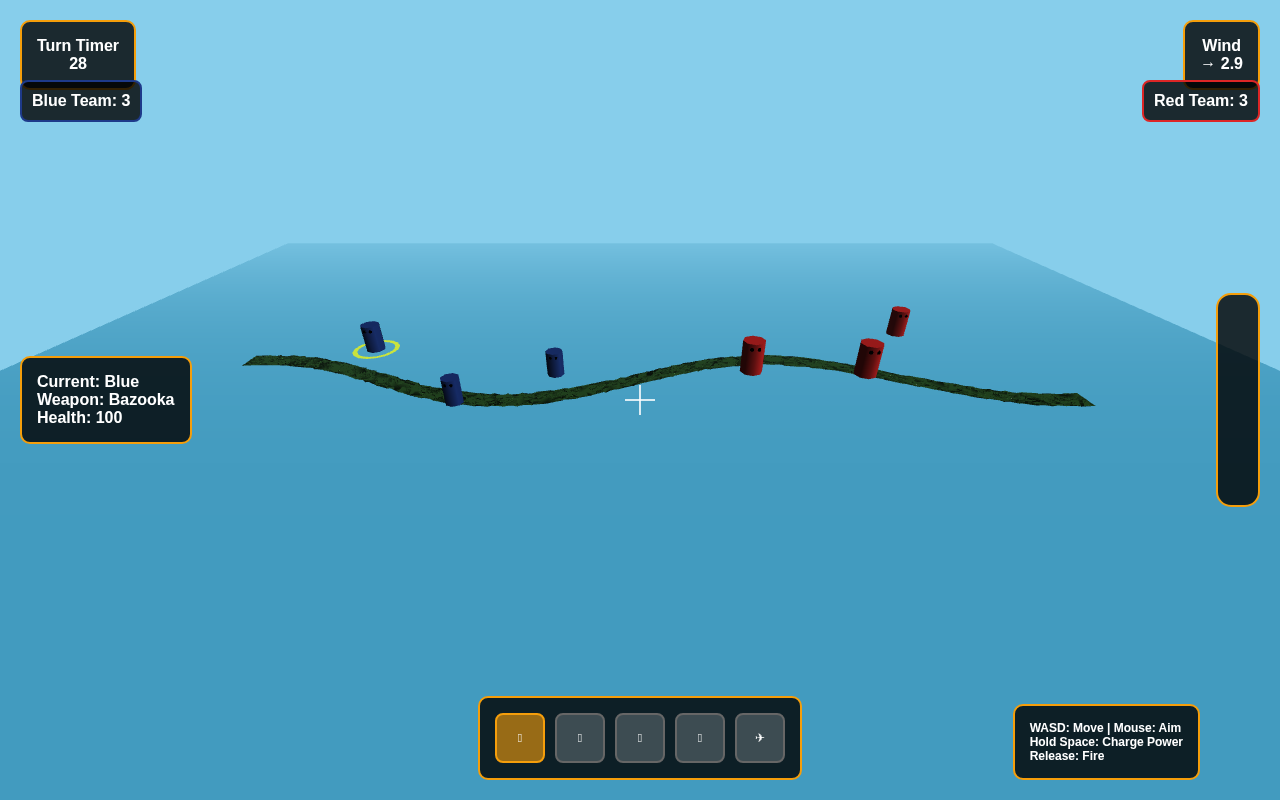Select the Health: 100 readout
This screenshot has height=800, width=1280.
point(79,417)
